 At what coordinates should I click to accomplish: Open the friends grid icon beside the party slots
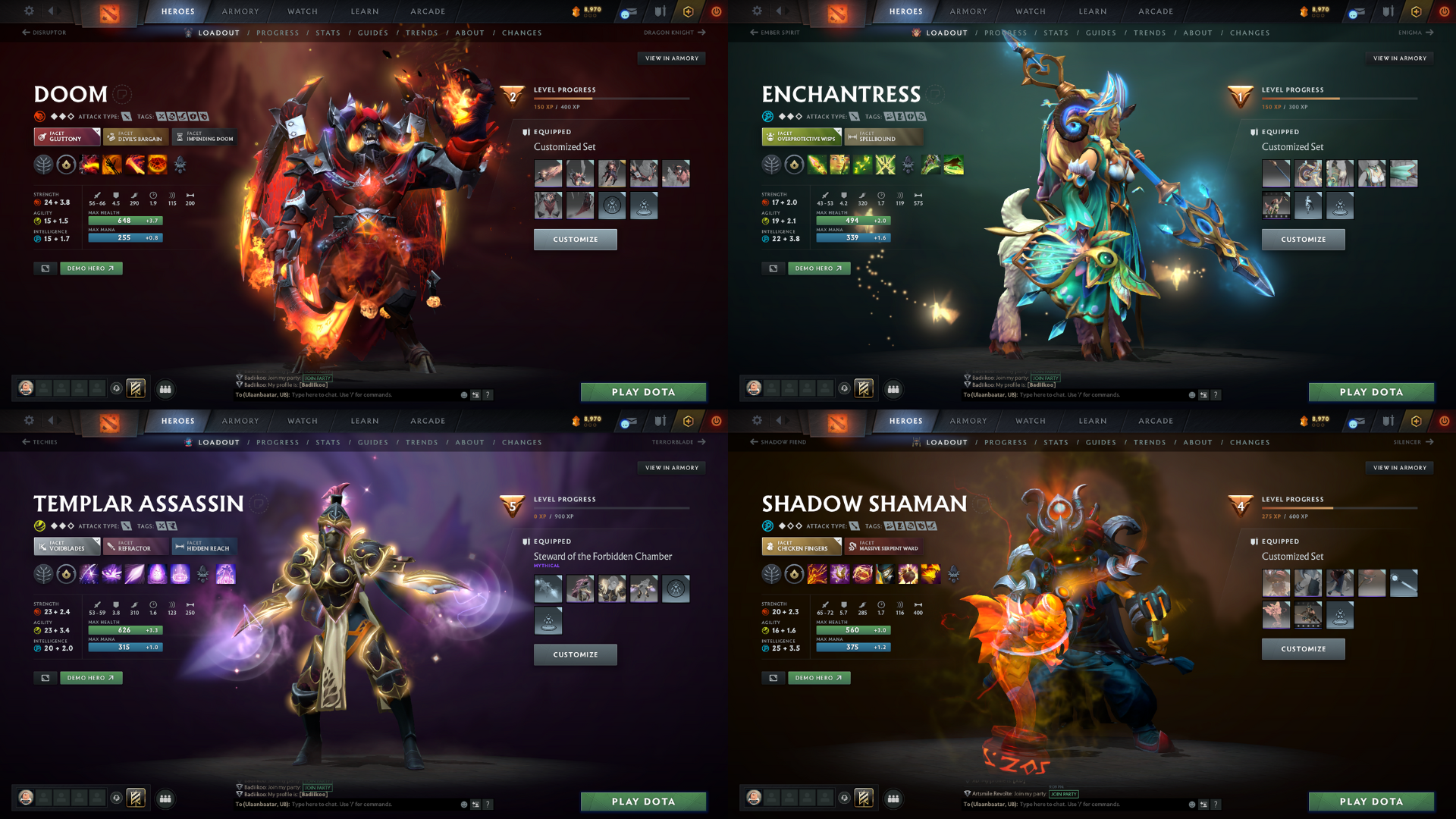tap(166, 388)
